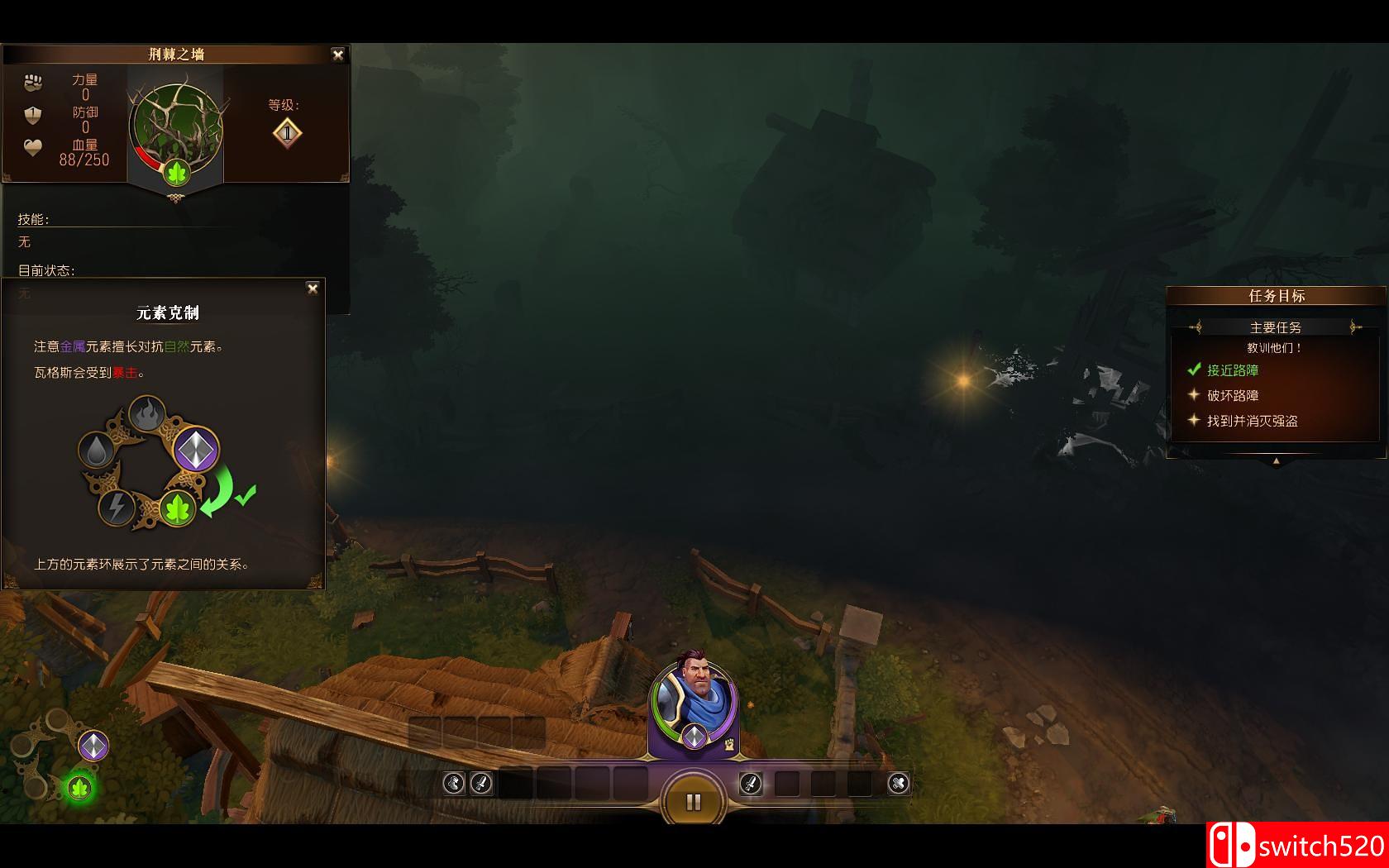The image size is (1389, 868).
Task: Click the metal element in corner element ring
Action: pyautogui.click(x=93, y=746)
